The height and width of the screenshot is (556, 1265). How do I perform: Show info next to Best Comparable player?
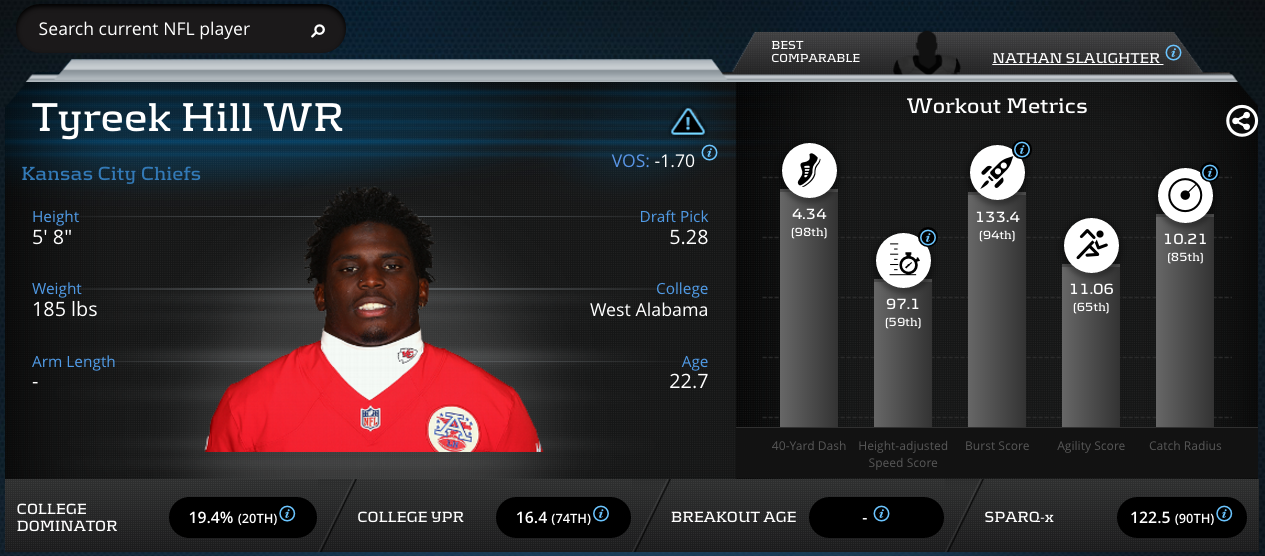[1174, 53]
